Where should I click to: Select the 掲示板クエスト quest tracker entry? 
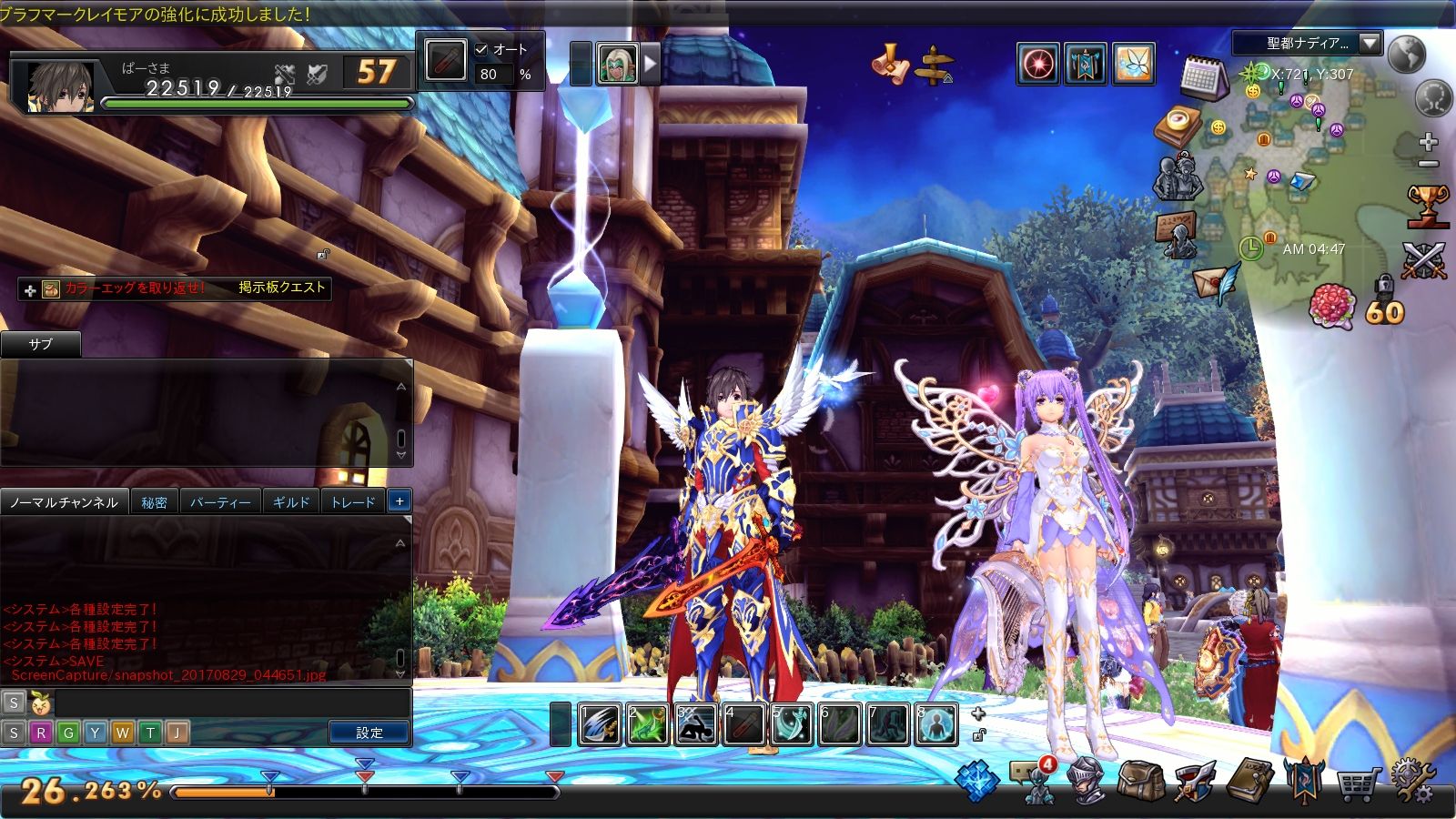click(281, 288)
